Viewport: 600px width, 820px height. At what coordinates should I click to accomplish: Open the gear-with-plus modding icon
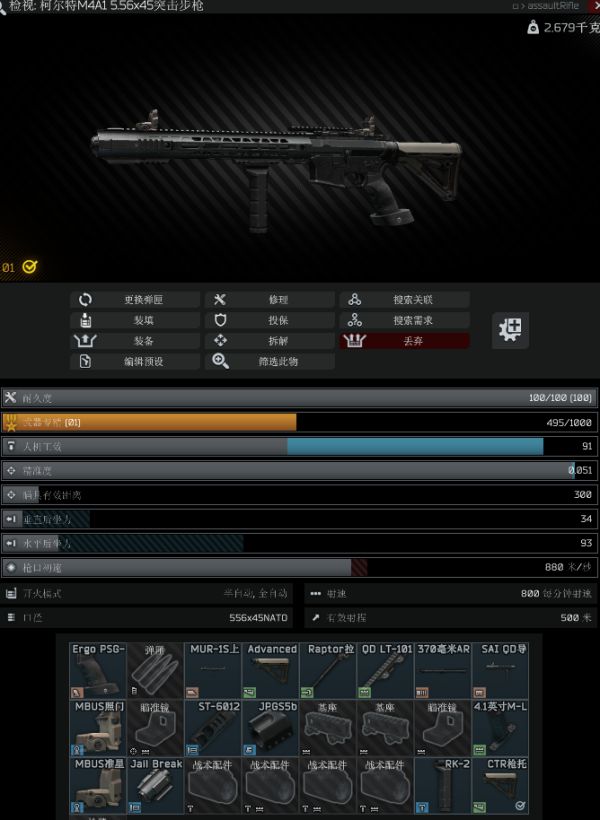click(511, 329)
